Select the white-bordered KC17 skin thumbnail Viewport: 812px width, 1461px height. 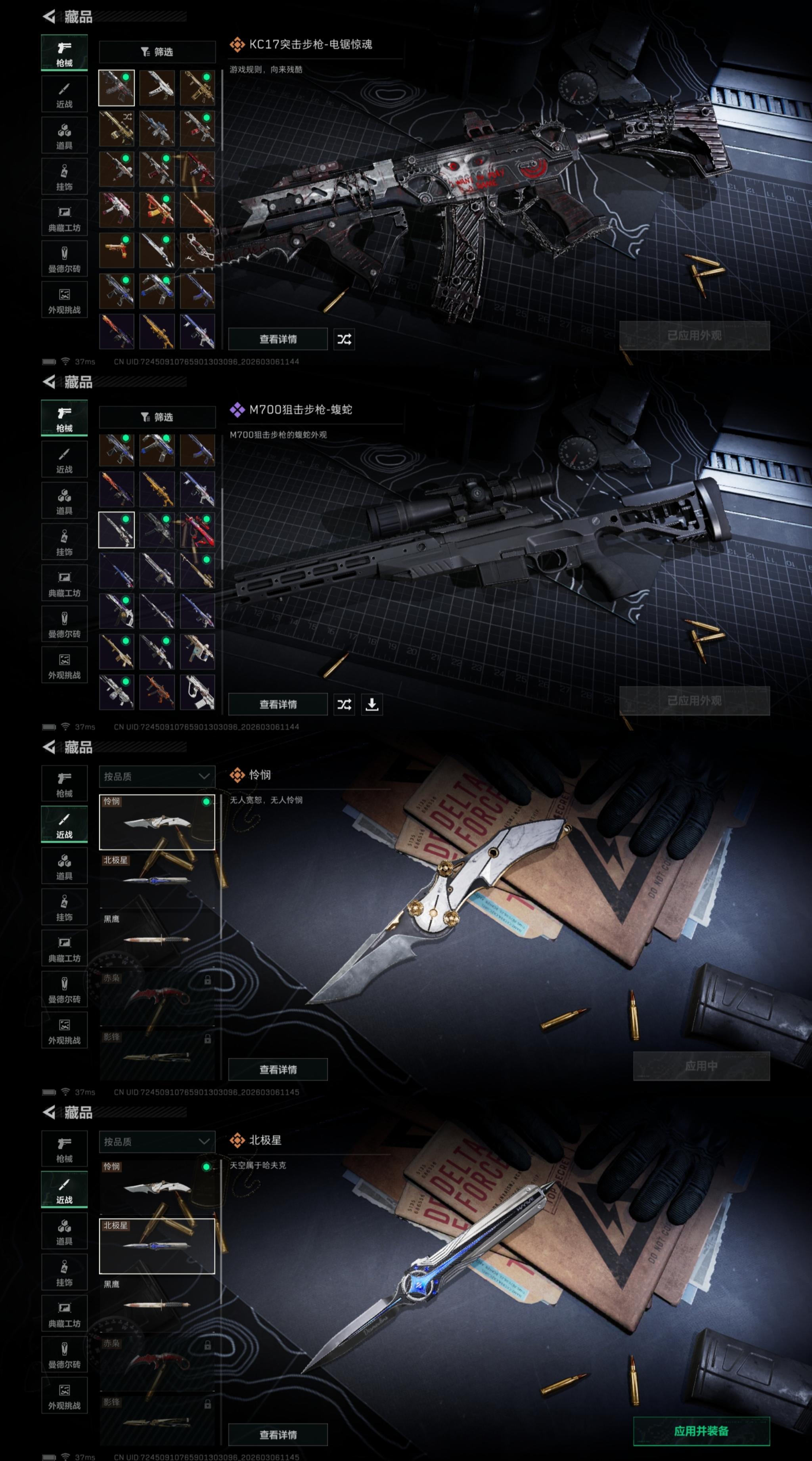(116, 88)
